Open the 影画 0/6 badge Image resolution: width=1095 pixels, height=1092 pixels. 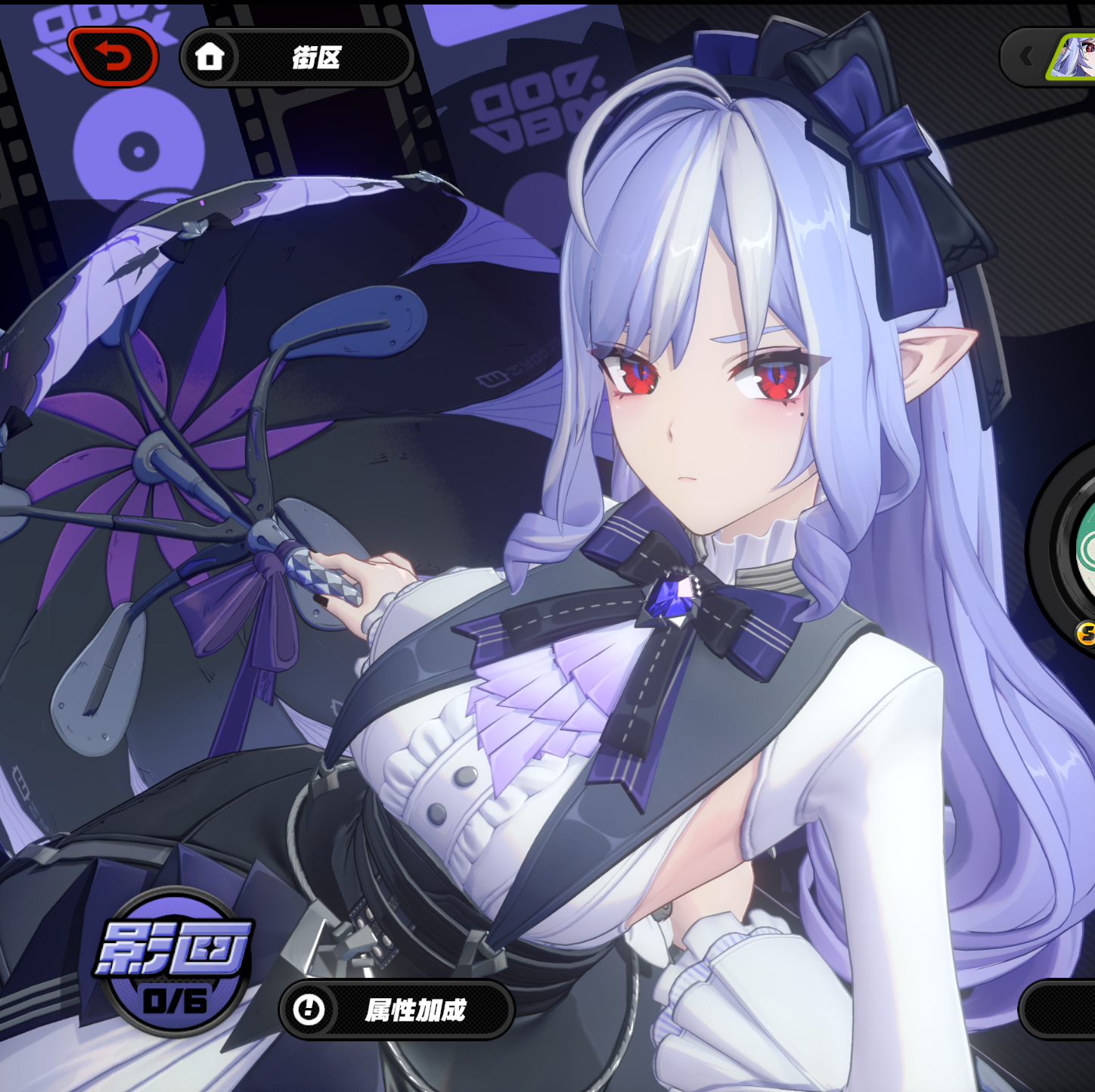pyautogui.click(x=175, y=962)
